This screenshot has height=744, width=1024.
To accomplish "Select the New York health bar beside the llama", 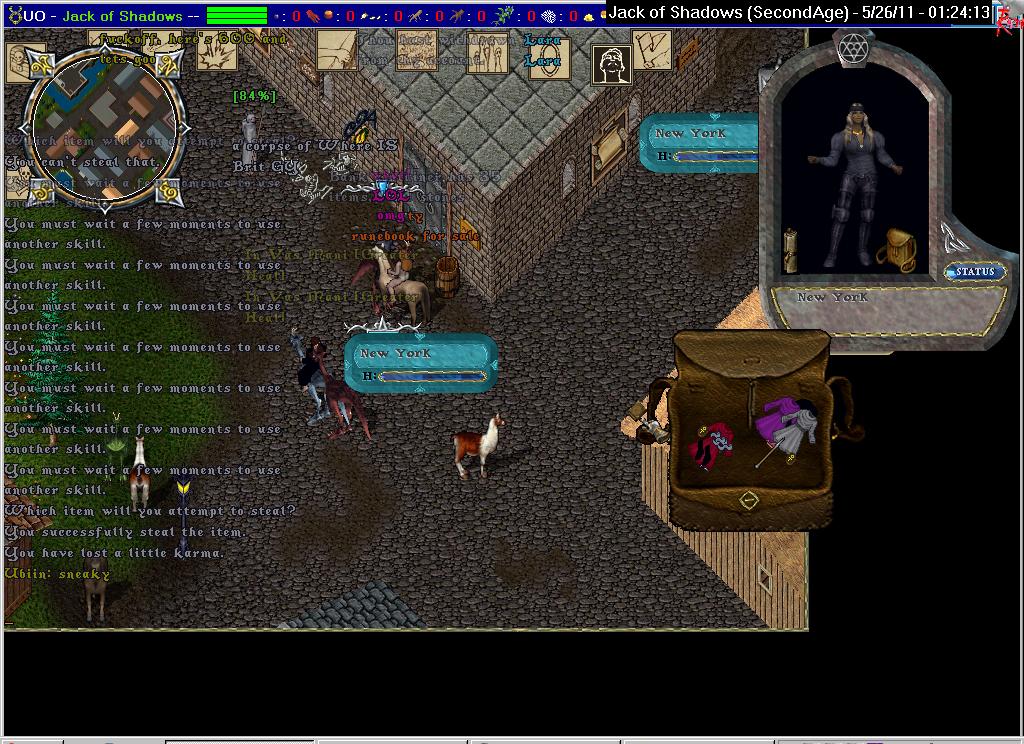I will [x=421, y=363].
